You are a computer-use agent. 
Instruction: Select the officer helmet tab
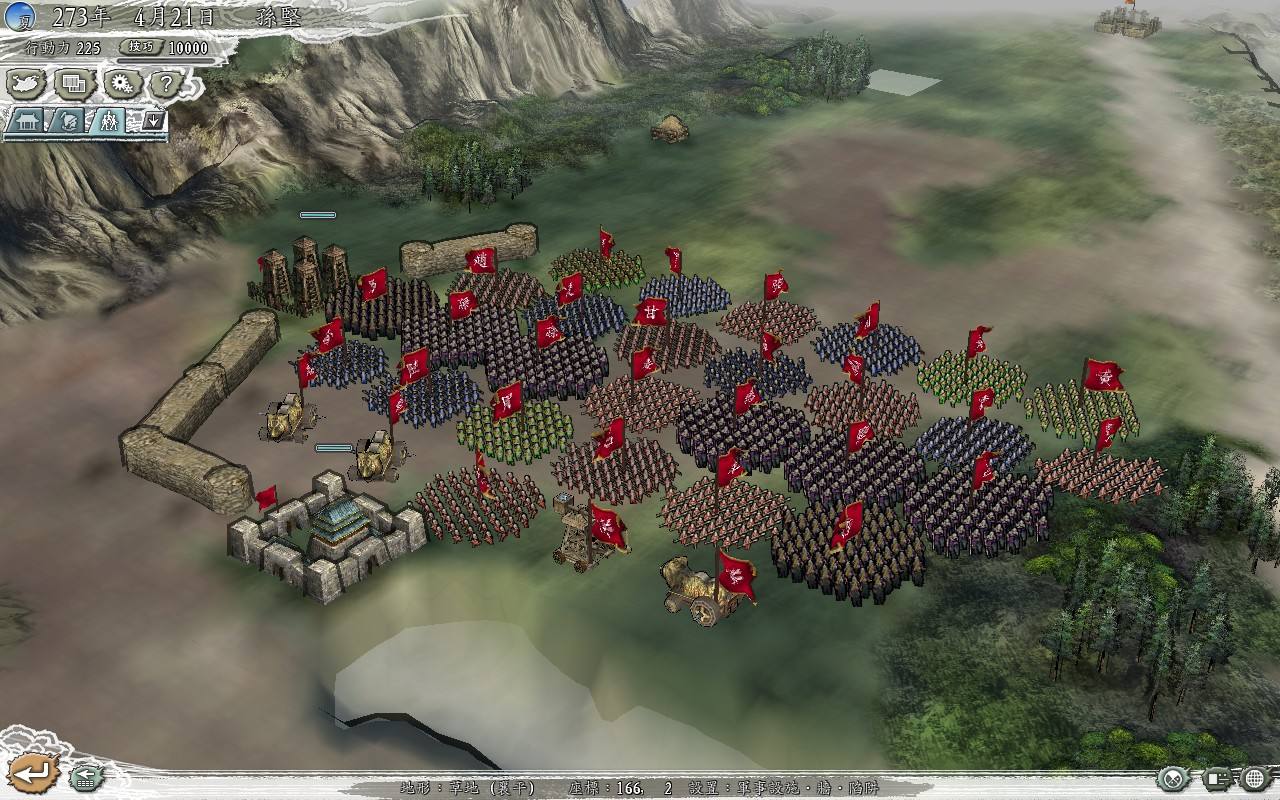coord(67,121)
